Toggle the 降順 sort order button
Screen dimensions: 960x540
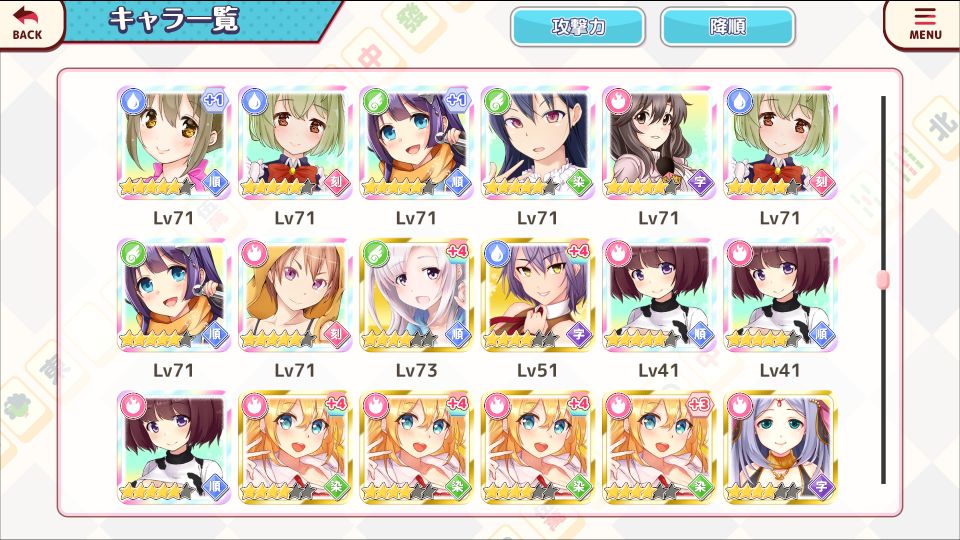[x=727, y=27]
